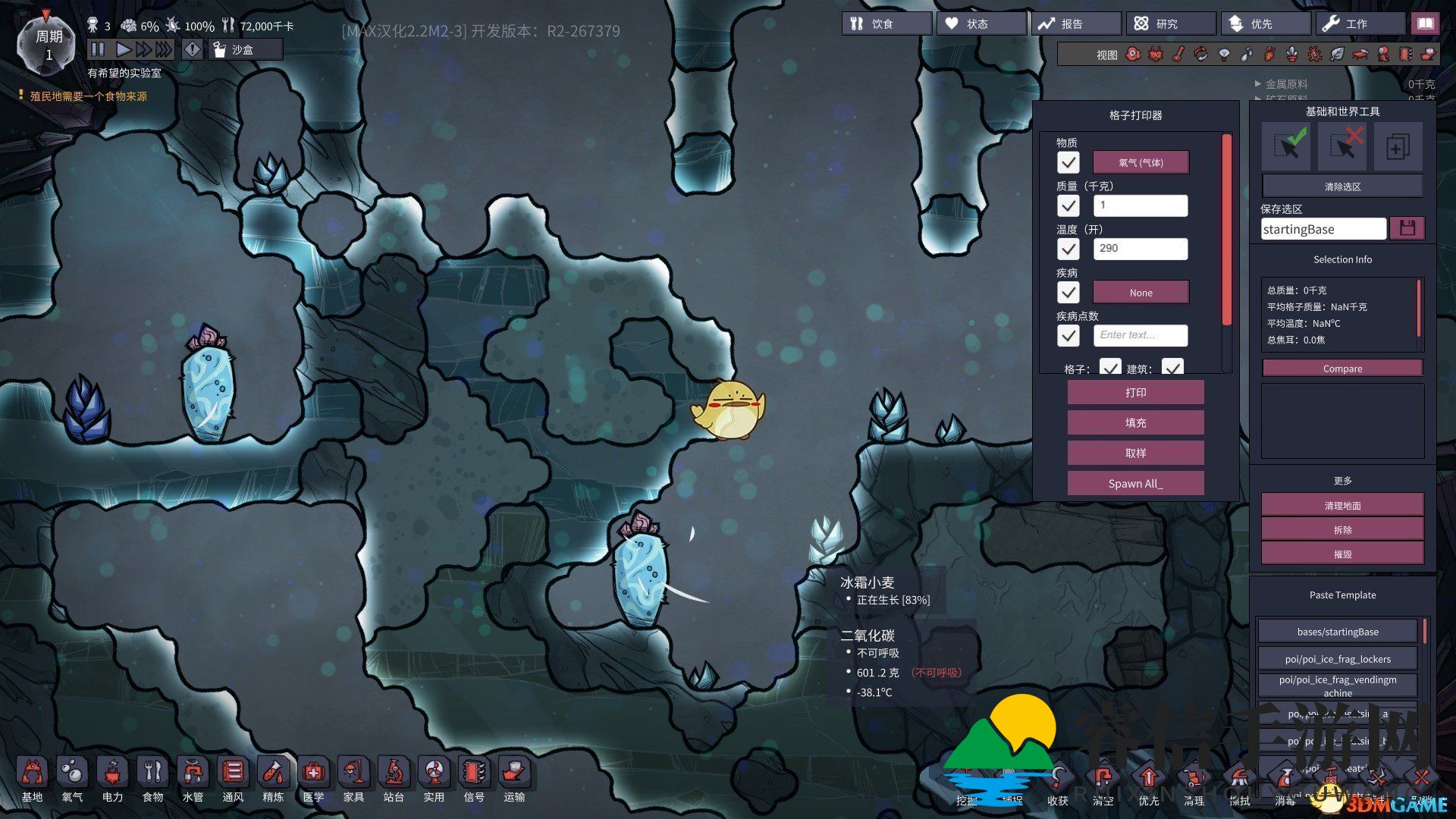Open the 报告 (Reports) screen

[x=1075, y=24]
